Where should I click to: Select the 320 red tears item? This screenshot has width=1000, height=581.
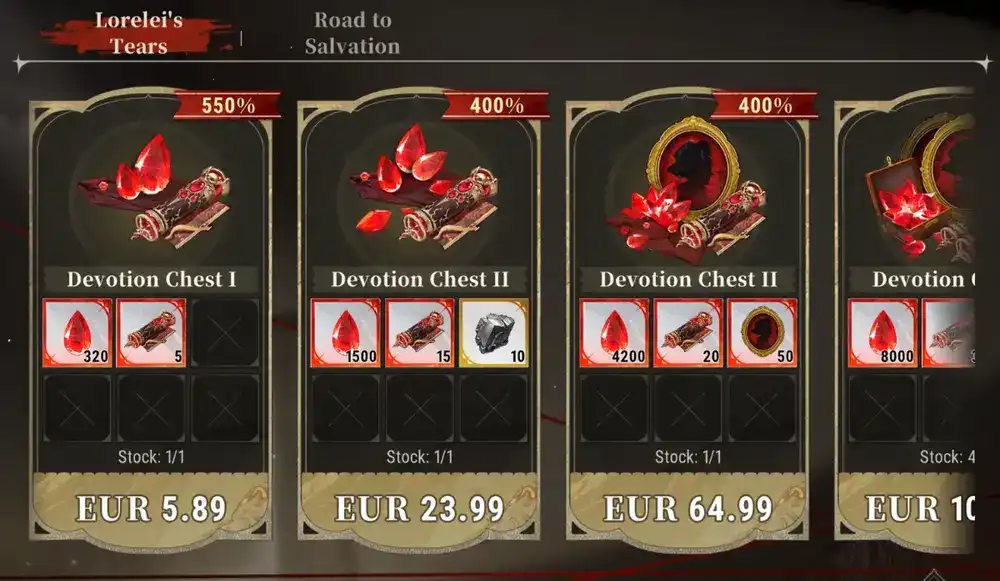pyautogui.click(x=77, y=332)
